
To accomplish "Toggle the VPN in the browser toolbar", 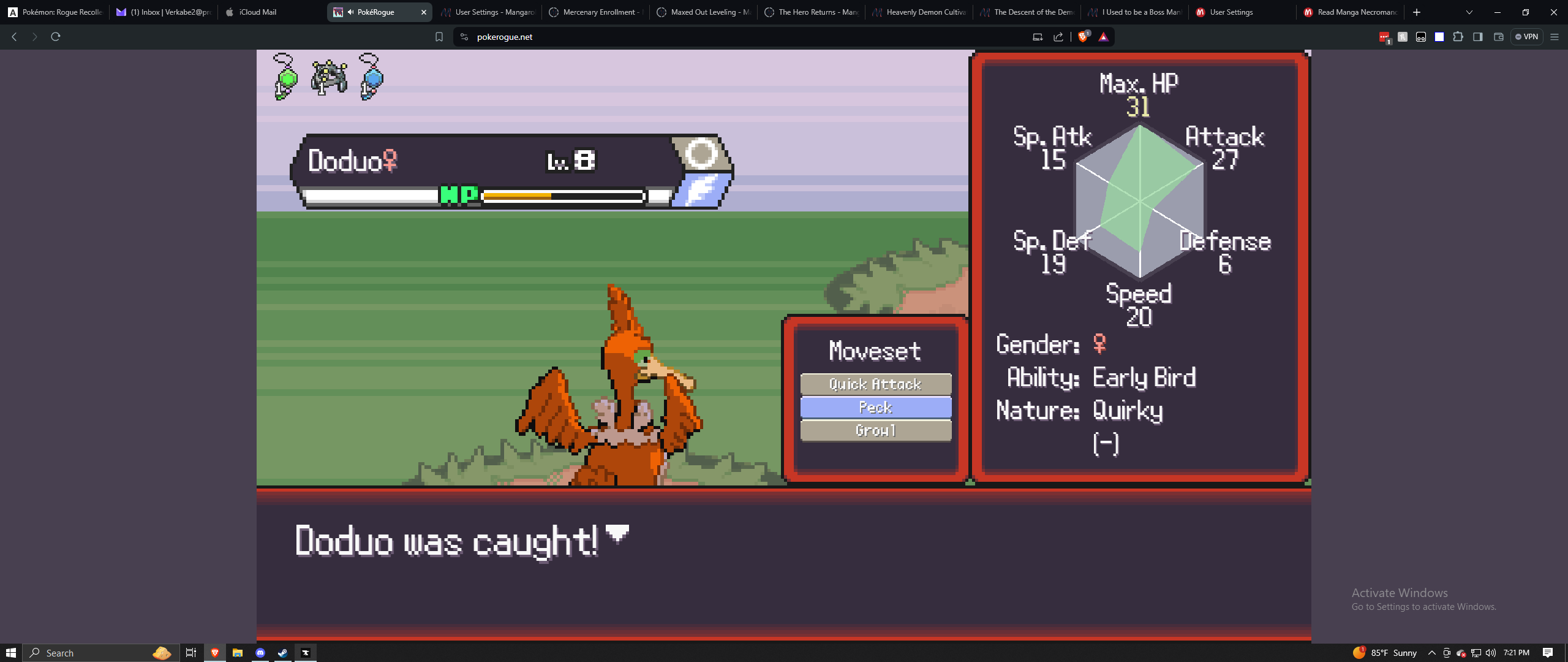I will pyautogui.click(x=1528, y=37).
